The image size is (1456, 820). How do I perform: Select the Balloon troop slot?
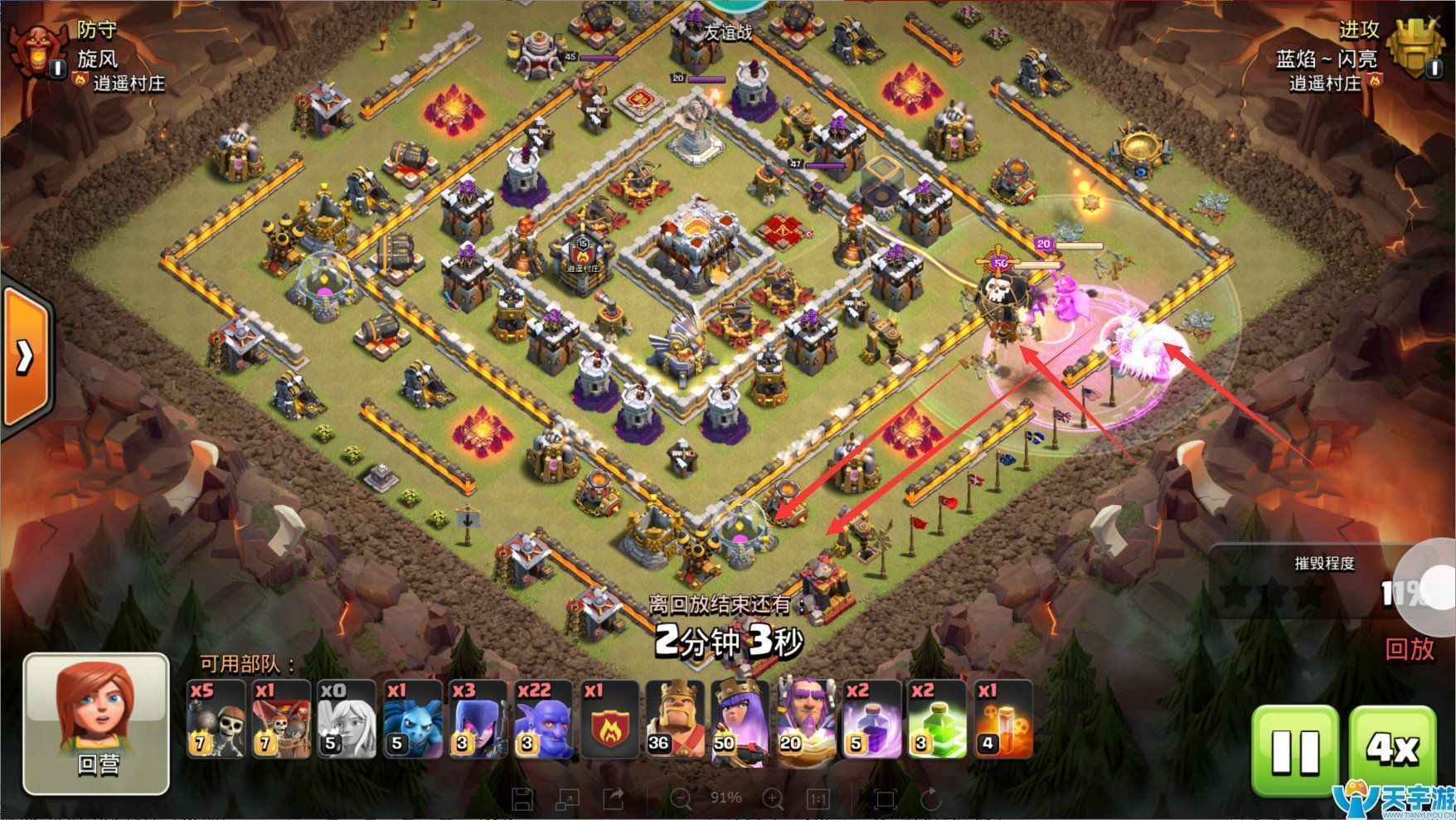(281, 719)
